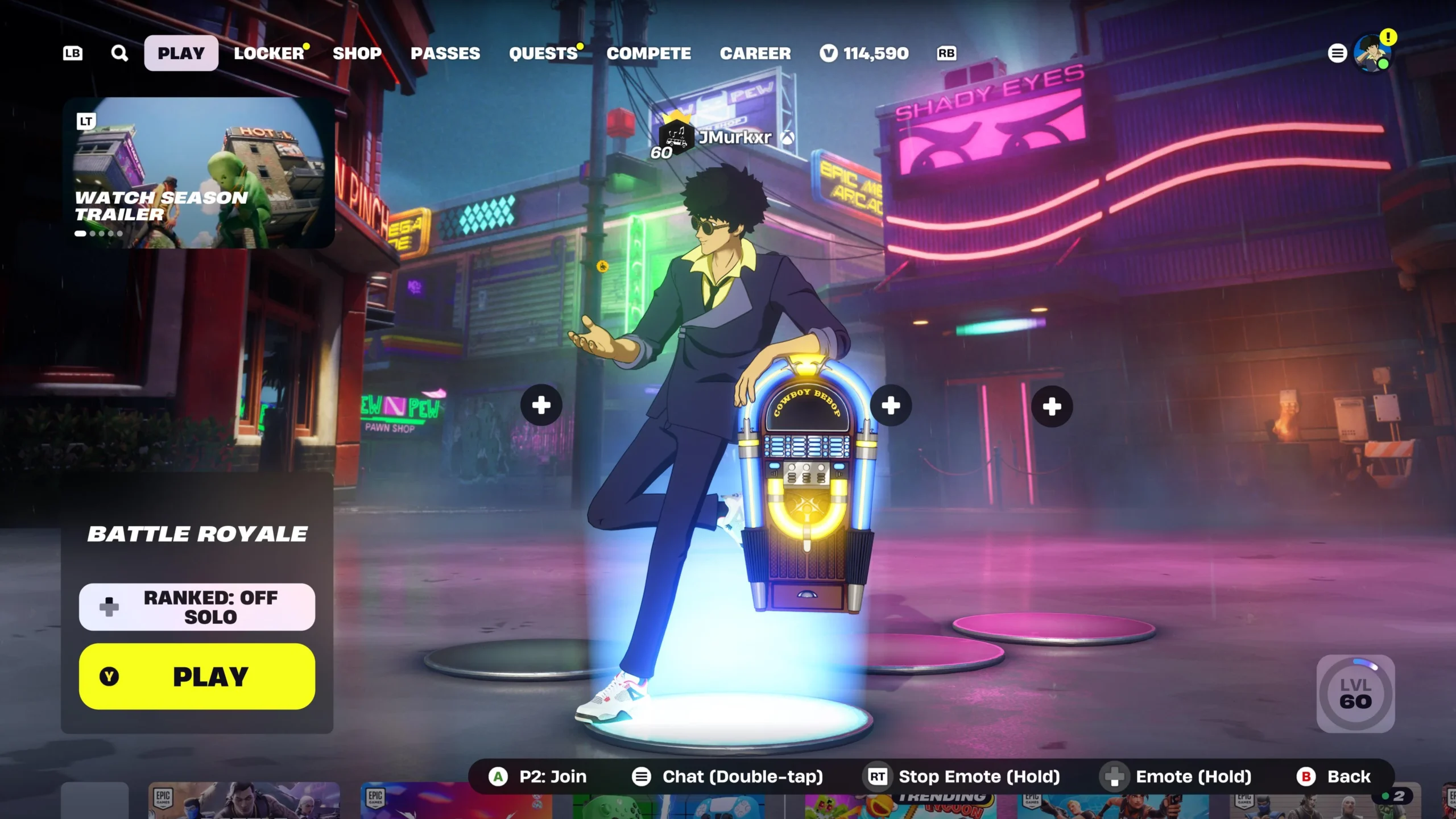Viewport: 1456px width, 819px height.
Task: Click the V-Bucks coin icon beside 114,590
Action: coord(829,53)
